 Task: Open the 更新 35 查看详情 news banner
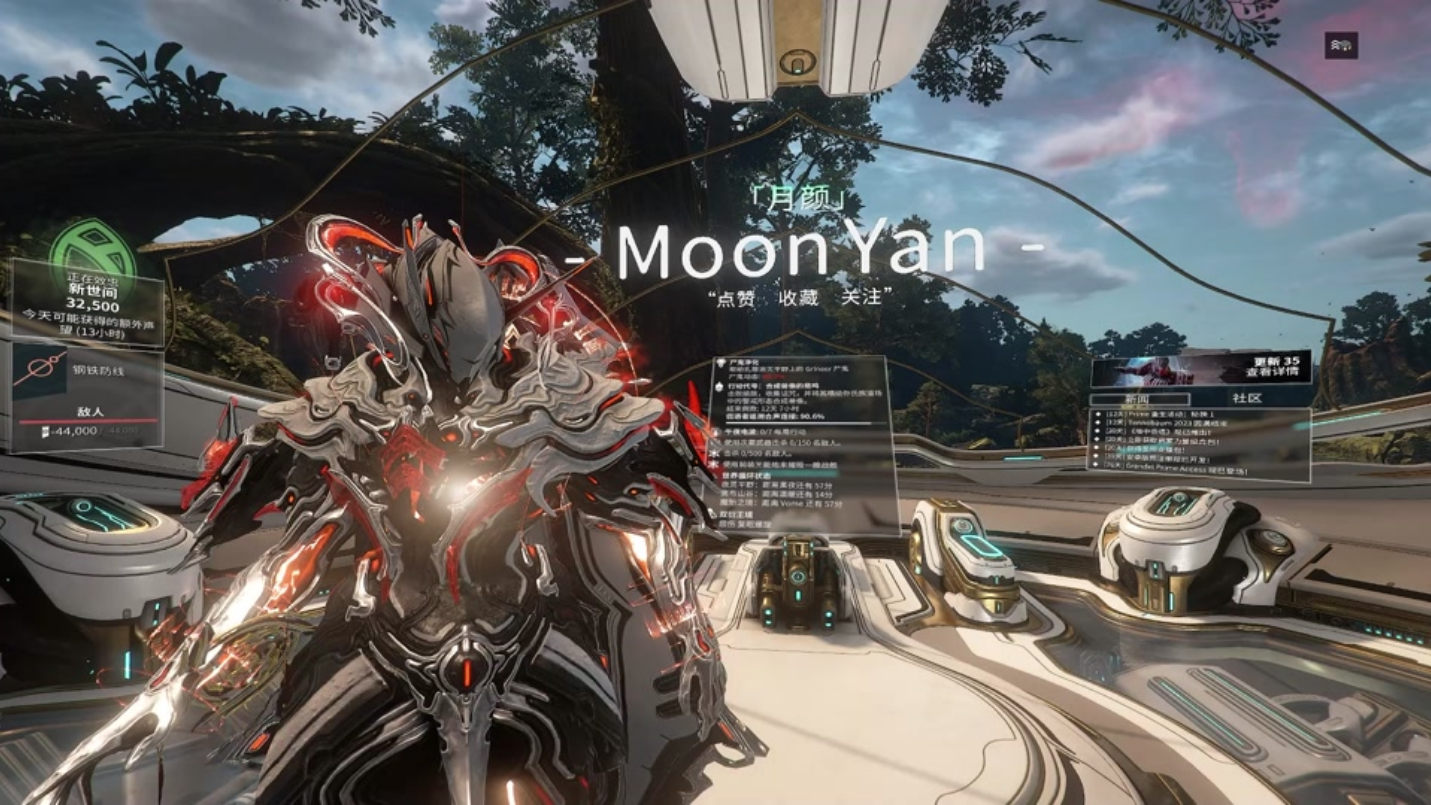[1199, 368]
